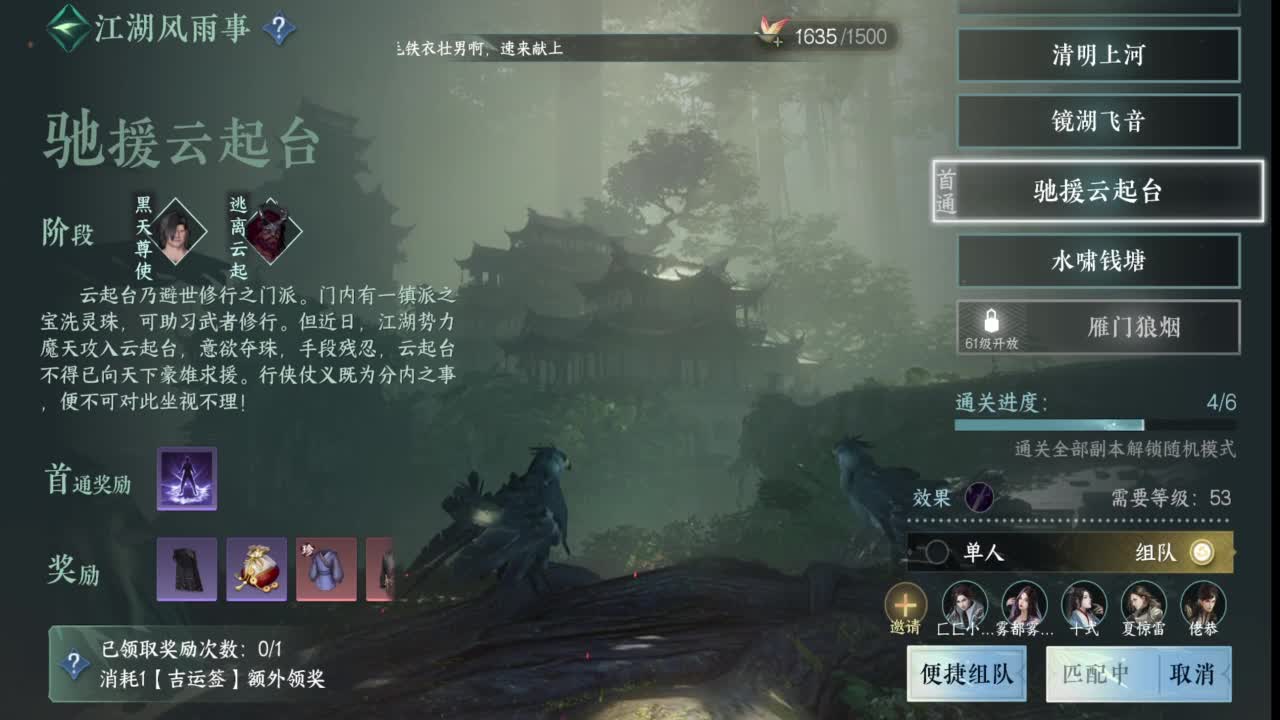Screen dimensions: 1280x720
Task: Switch to the 清明上河 dungeon tab
Action: pos(1098,56)
